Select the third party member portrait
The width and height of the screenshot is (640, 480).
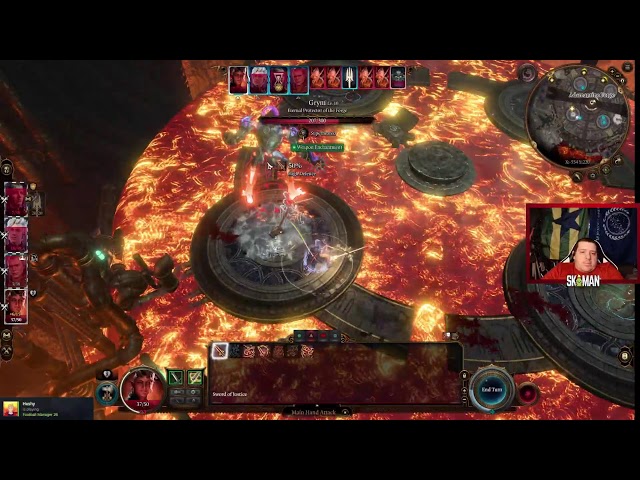(x=16, y=270)
